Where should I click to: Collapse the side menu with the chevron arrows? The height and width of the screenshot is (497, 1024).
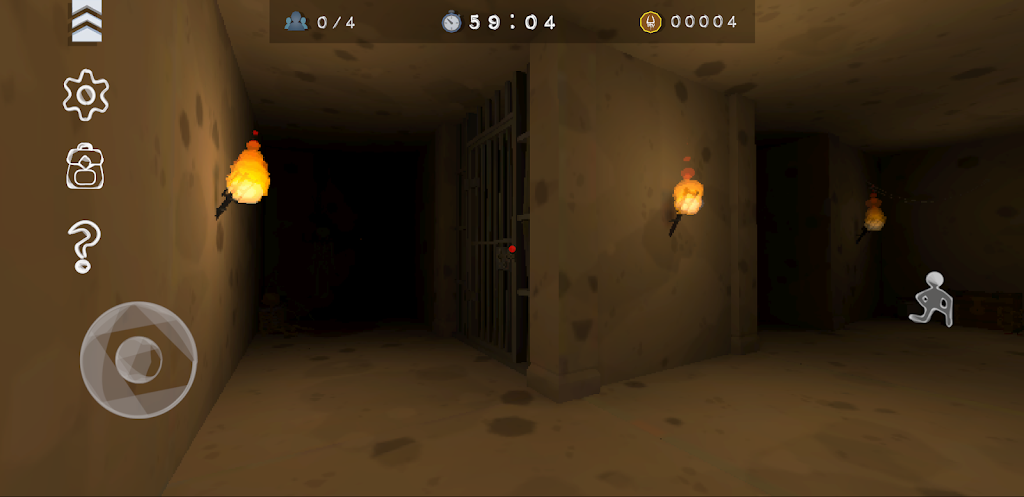pos(86,23)
